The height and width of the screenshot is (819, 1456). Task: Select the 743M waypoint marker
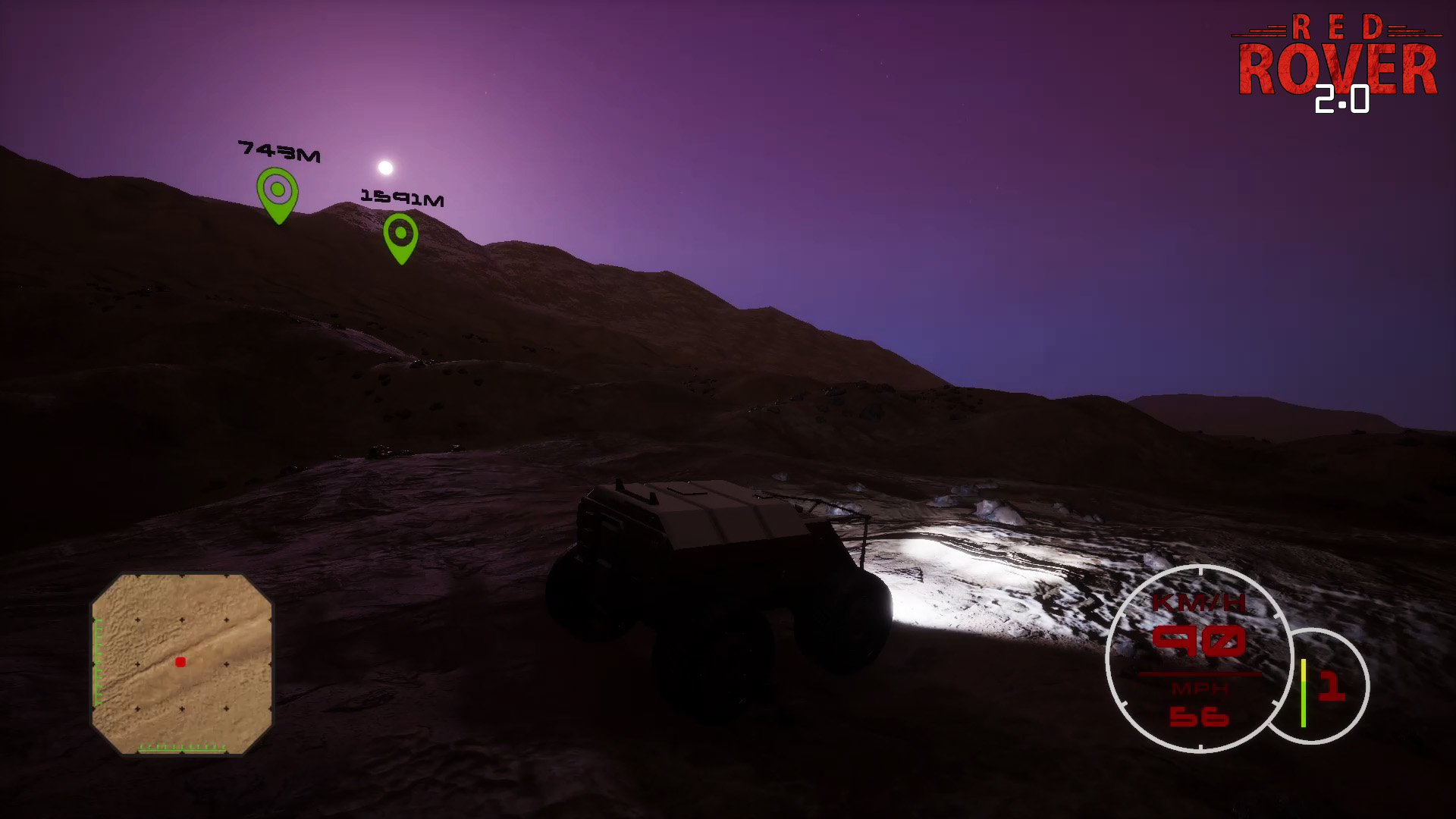[x=278, y=193]
